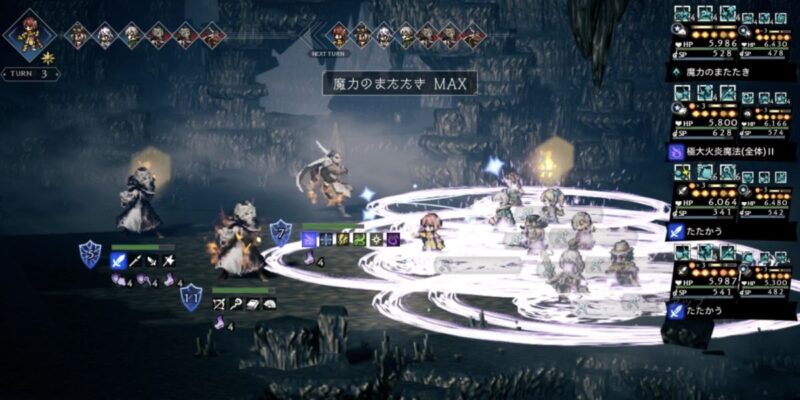The image size is (800, 400).
Task: Select the fan weakness icon under shield 11
Action: click(x=270, y=303)
